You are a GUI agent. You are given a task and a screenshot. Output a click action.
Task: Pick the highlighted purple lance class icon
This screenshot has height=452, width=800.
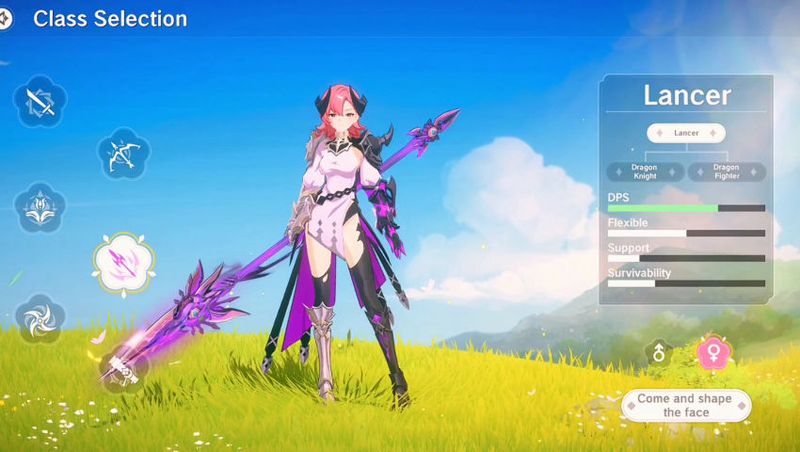click(x=123, y=262)
